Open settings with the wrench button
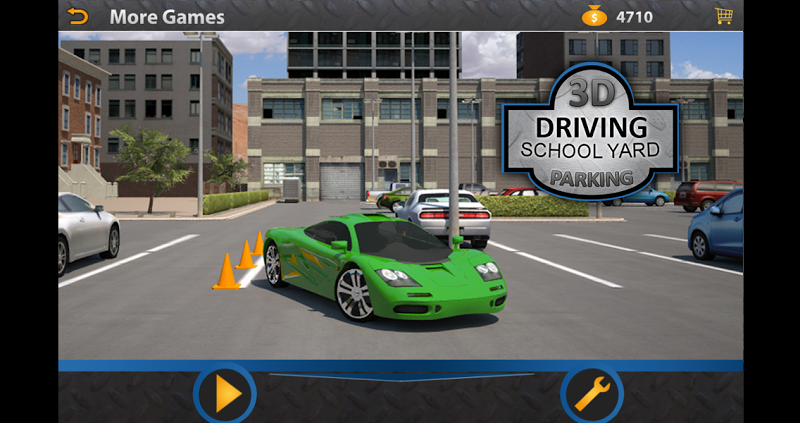This screenshot has height=423, width=800. click(592, 394)
